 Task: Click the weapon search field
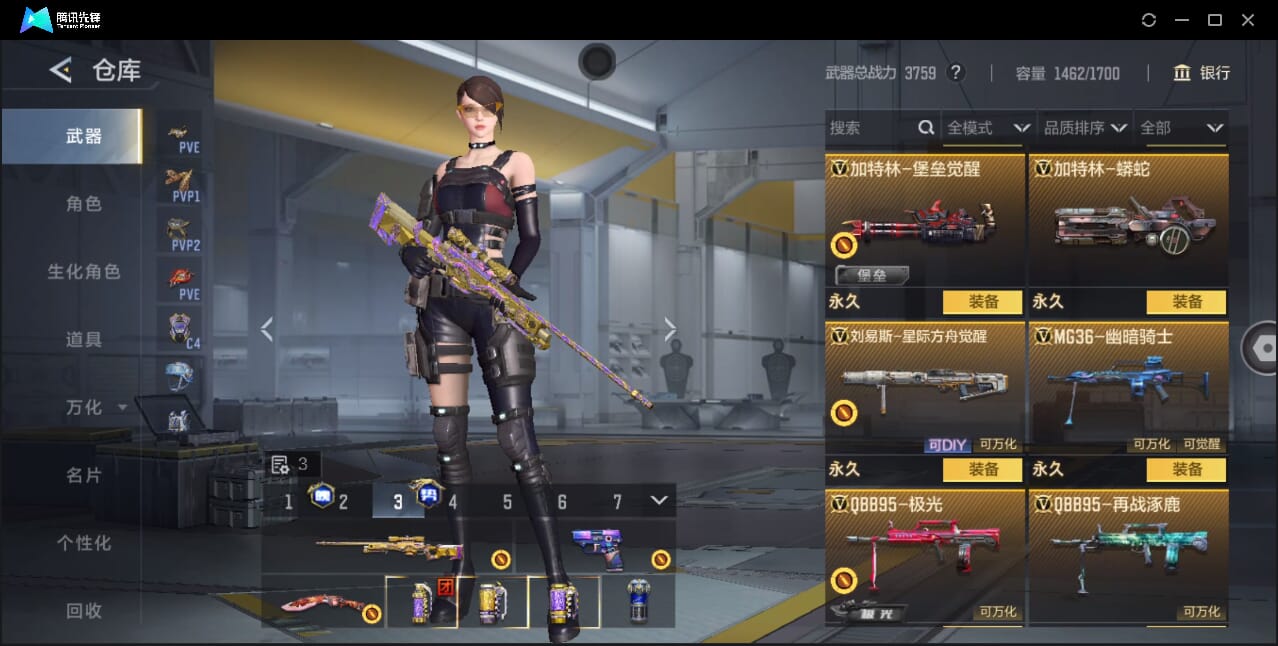(x=870, y=128)
